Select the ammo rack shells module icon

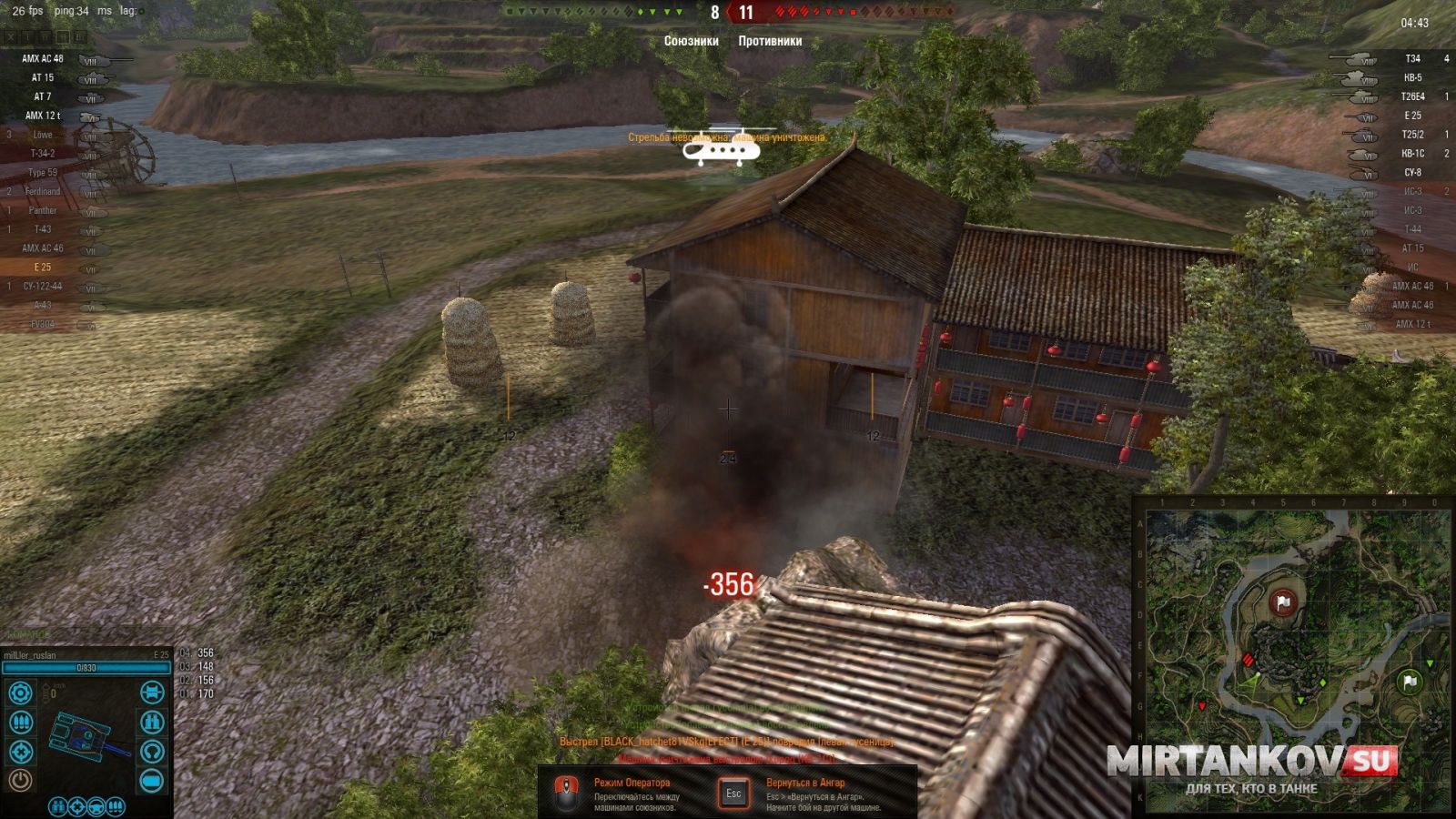[20, 723]
